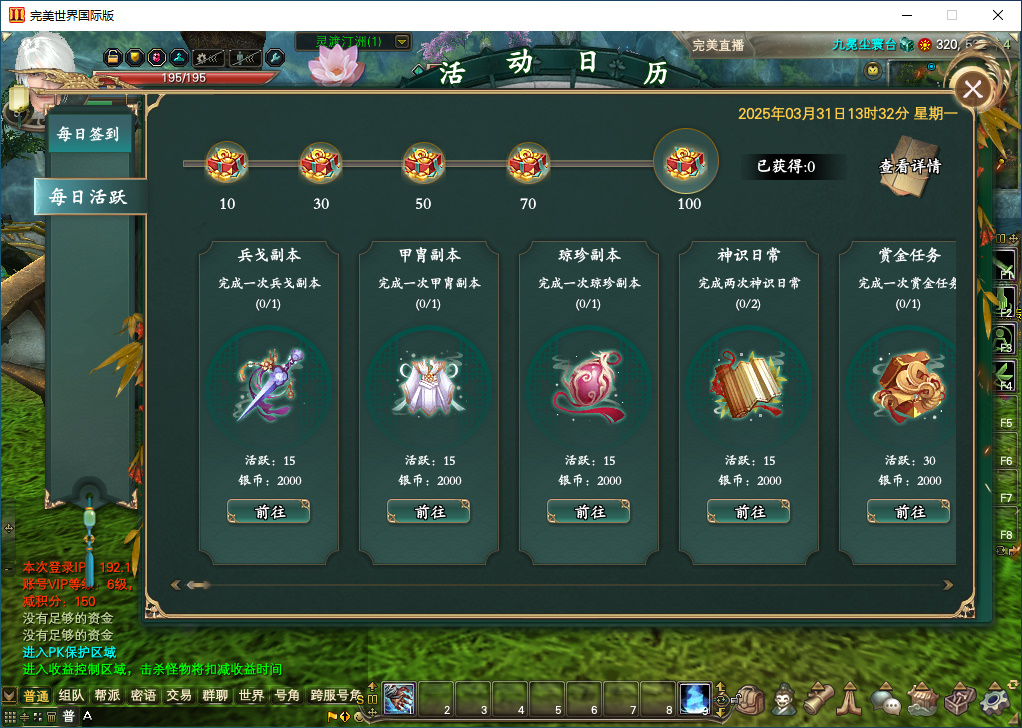This screenshot has height=728, width=1022.
Task: Claim the 50 activity points reward chest
Action: pyautogui.click(x=423, y=163)
